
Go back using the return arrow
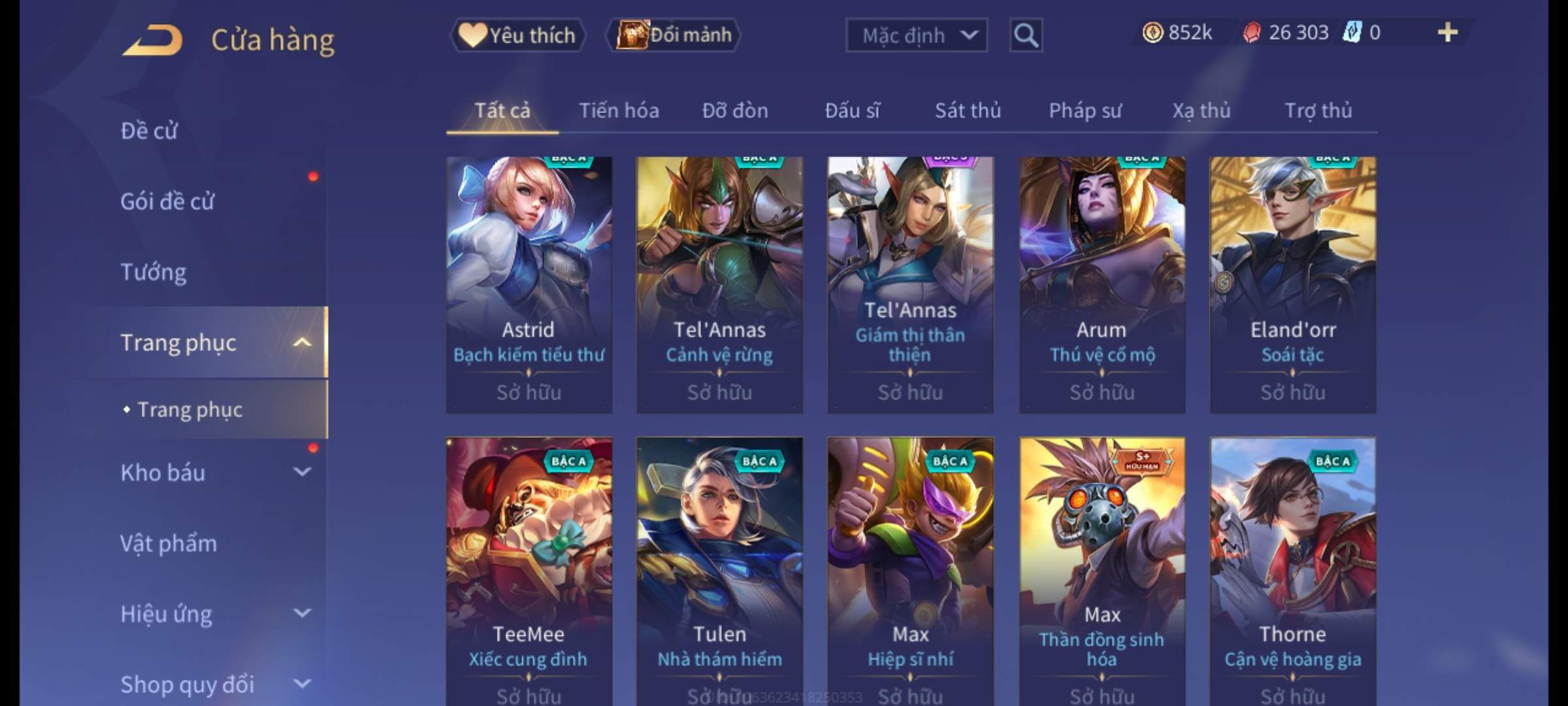(x=152, y=40)
